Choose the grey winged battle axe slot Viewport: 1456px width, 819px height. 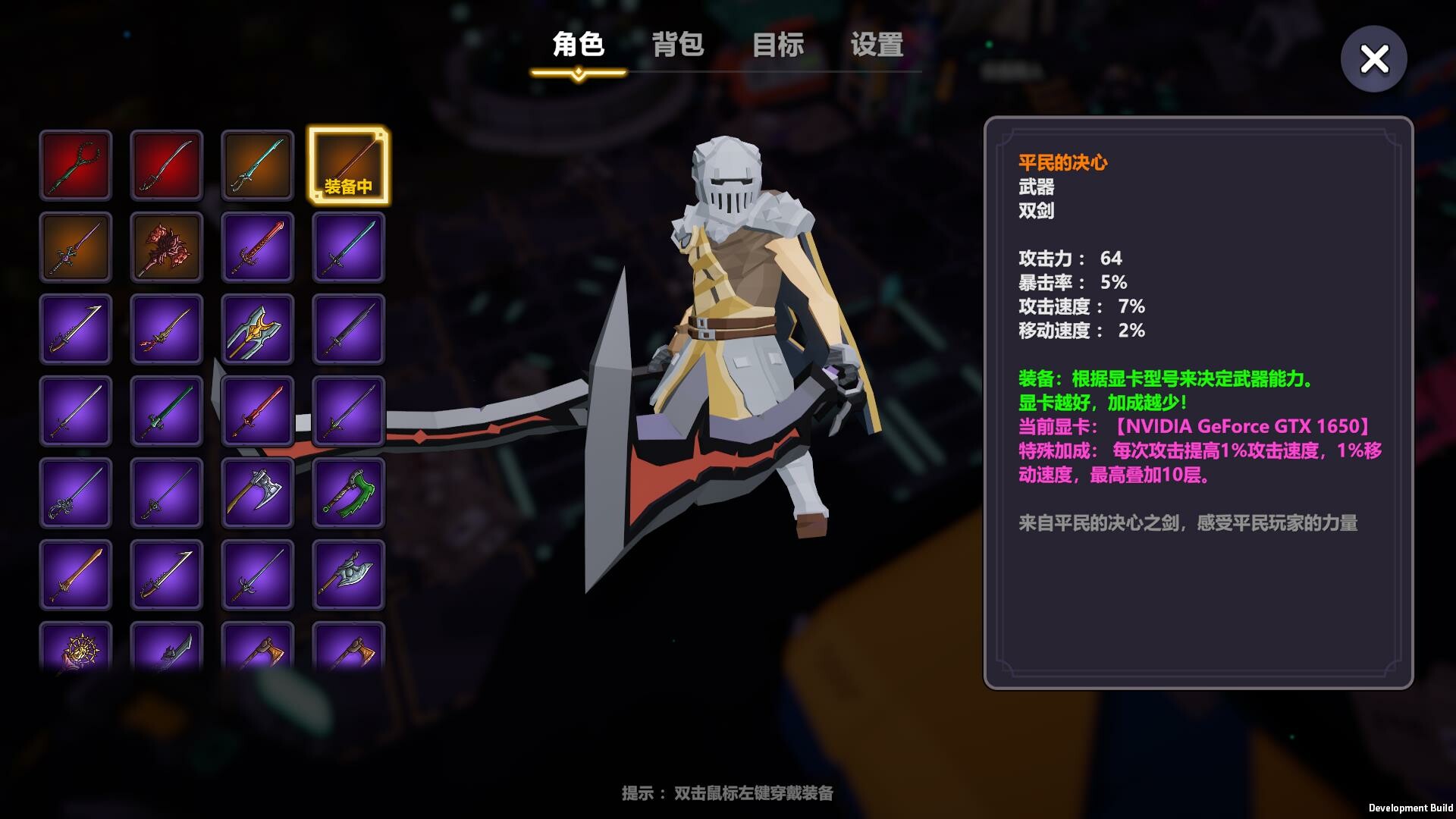click(348, 575)
